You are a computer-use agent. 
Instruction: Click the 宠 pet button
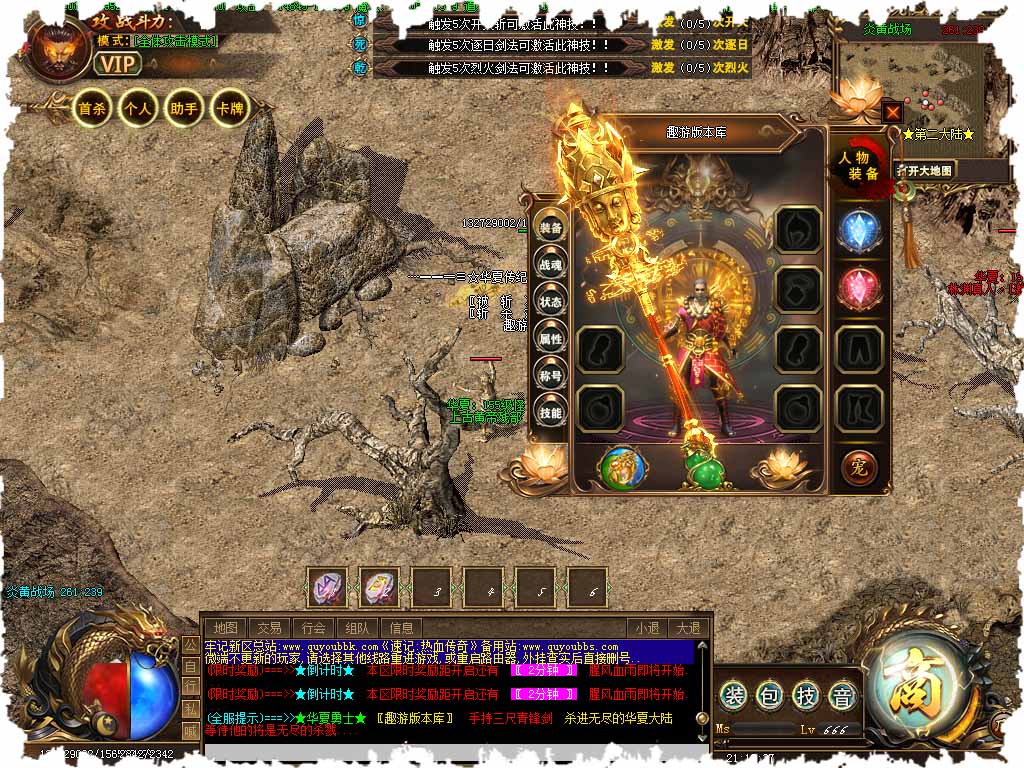tap(858, 466)
